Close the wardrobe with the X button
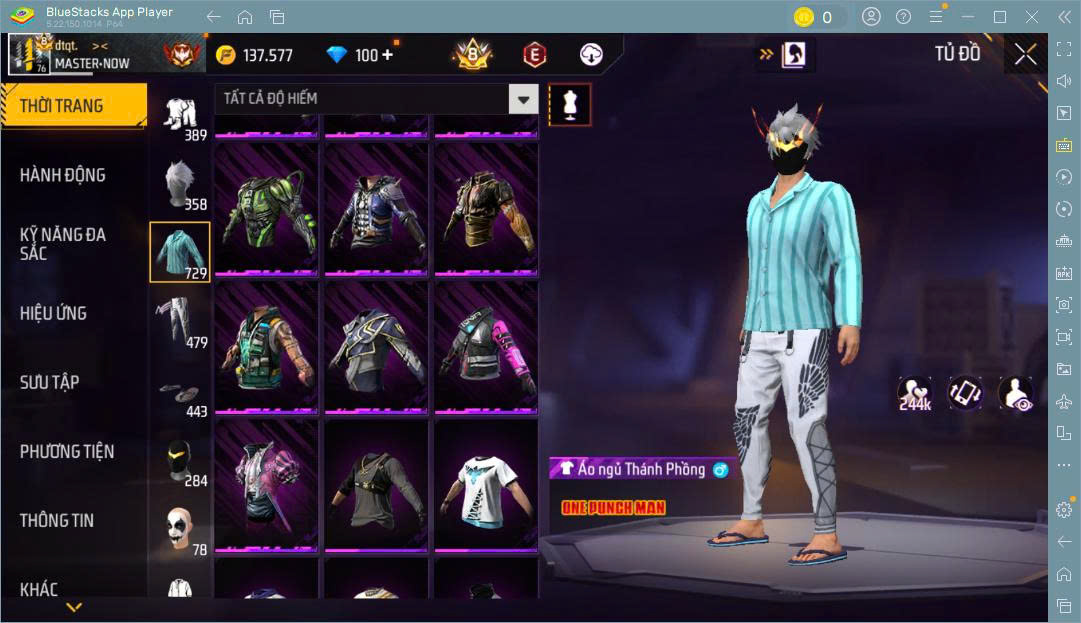The width and height of the screenshot is (1081, 623). tap(1025, 55)
